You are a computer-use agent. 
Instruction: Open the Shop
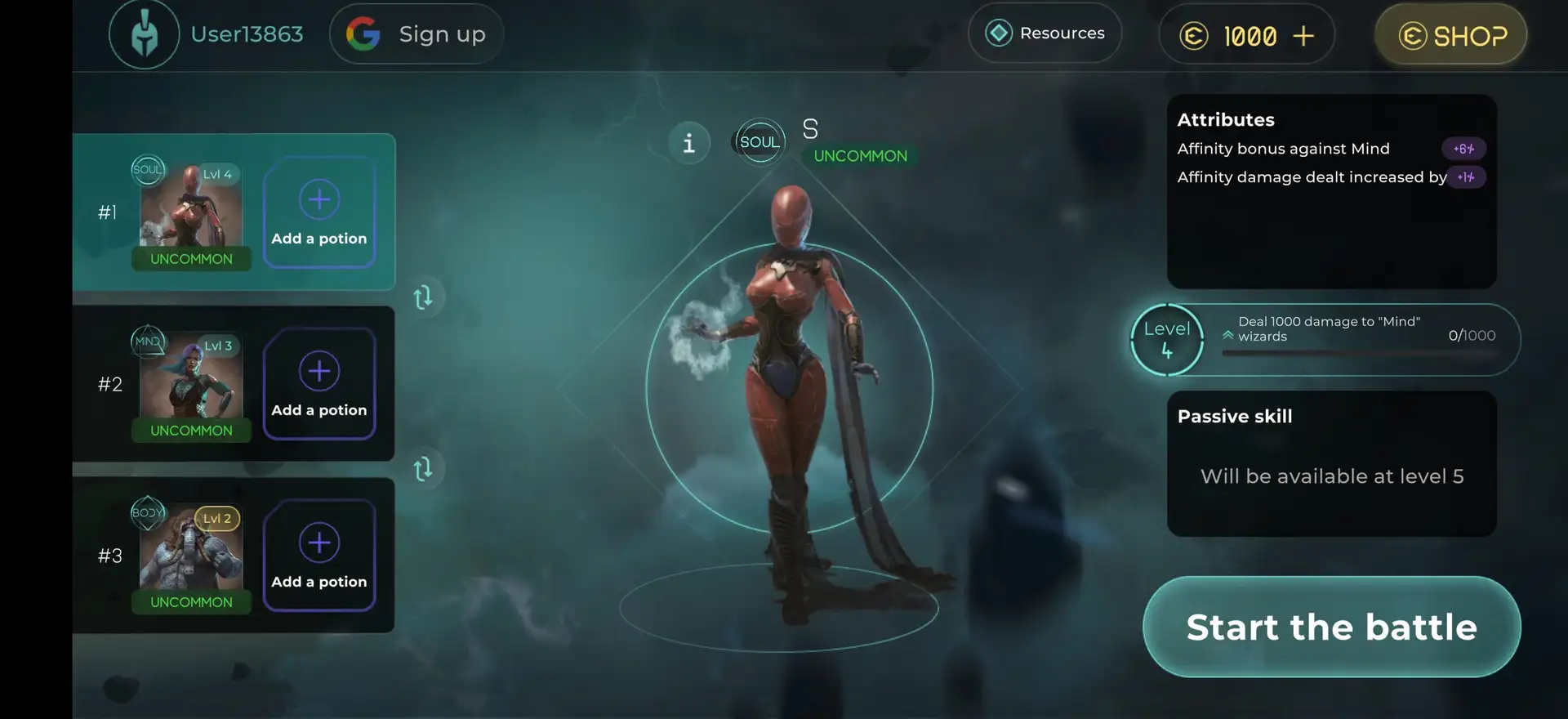click(x=1451, y=35)
